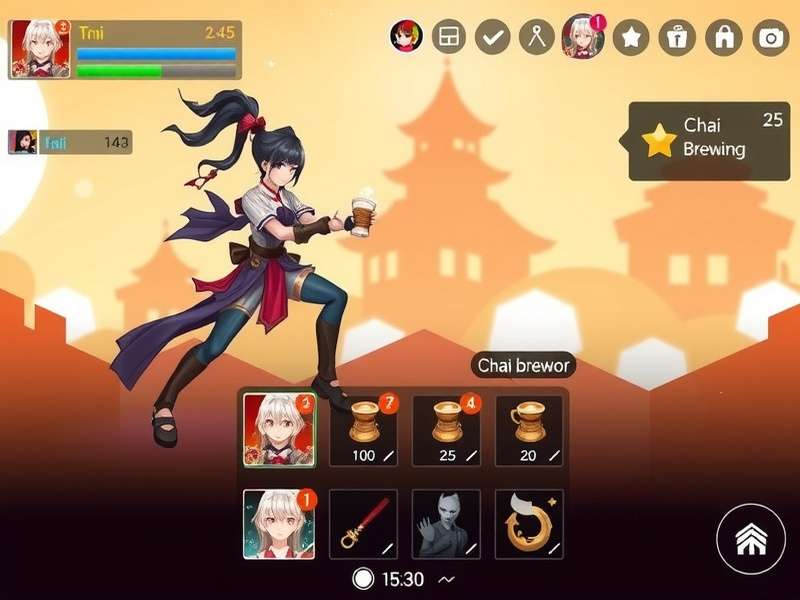The width and height of the screenshot is (800, 600).
Task: Select the chai cup slot showing 100
Action: point(363,431)
